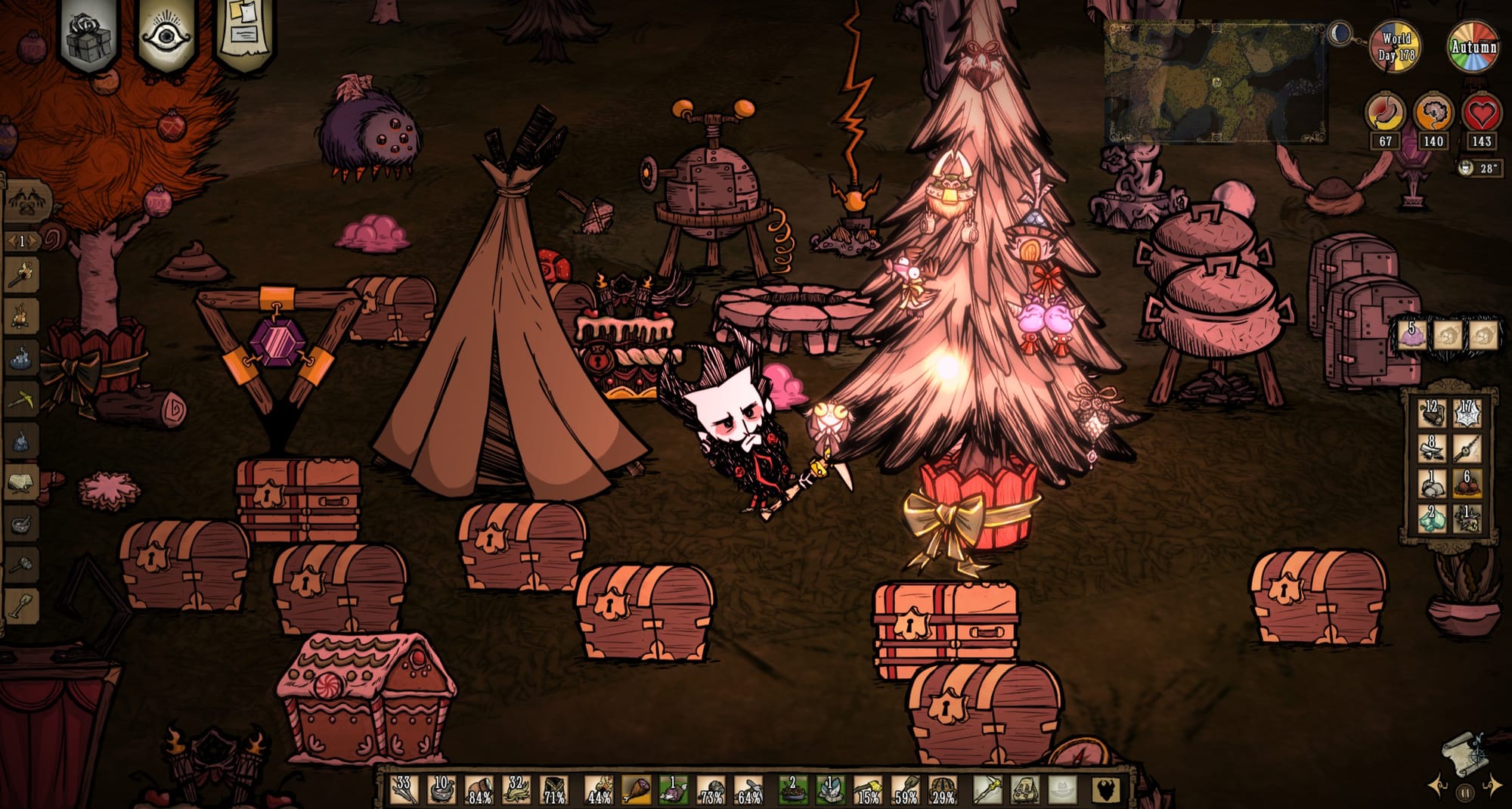
Task: Select the log suit at 71%
Action: [x=555, y=790]
